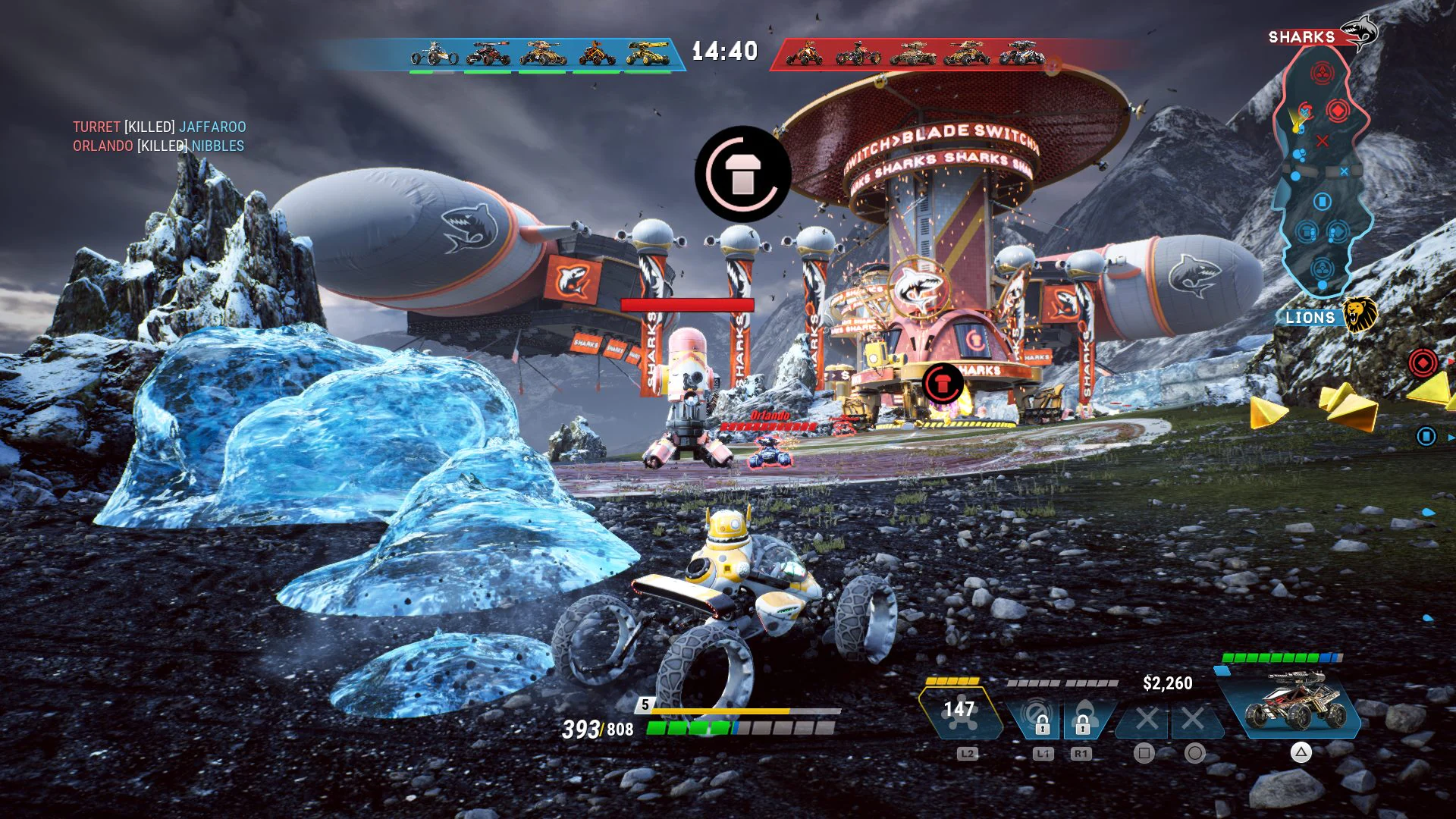Click JAFFAROO in the kill feed

tap(213, 127)
